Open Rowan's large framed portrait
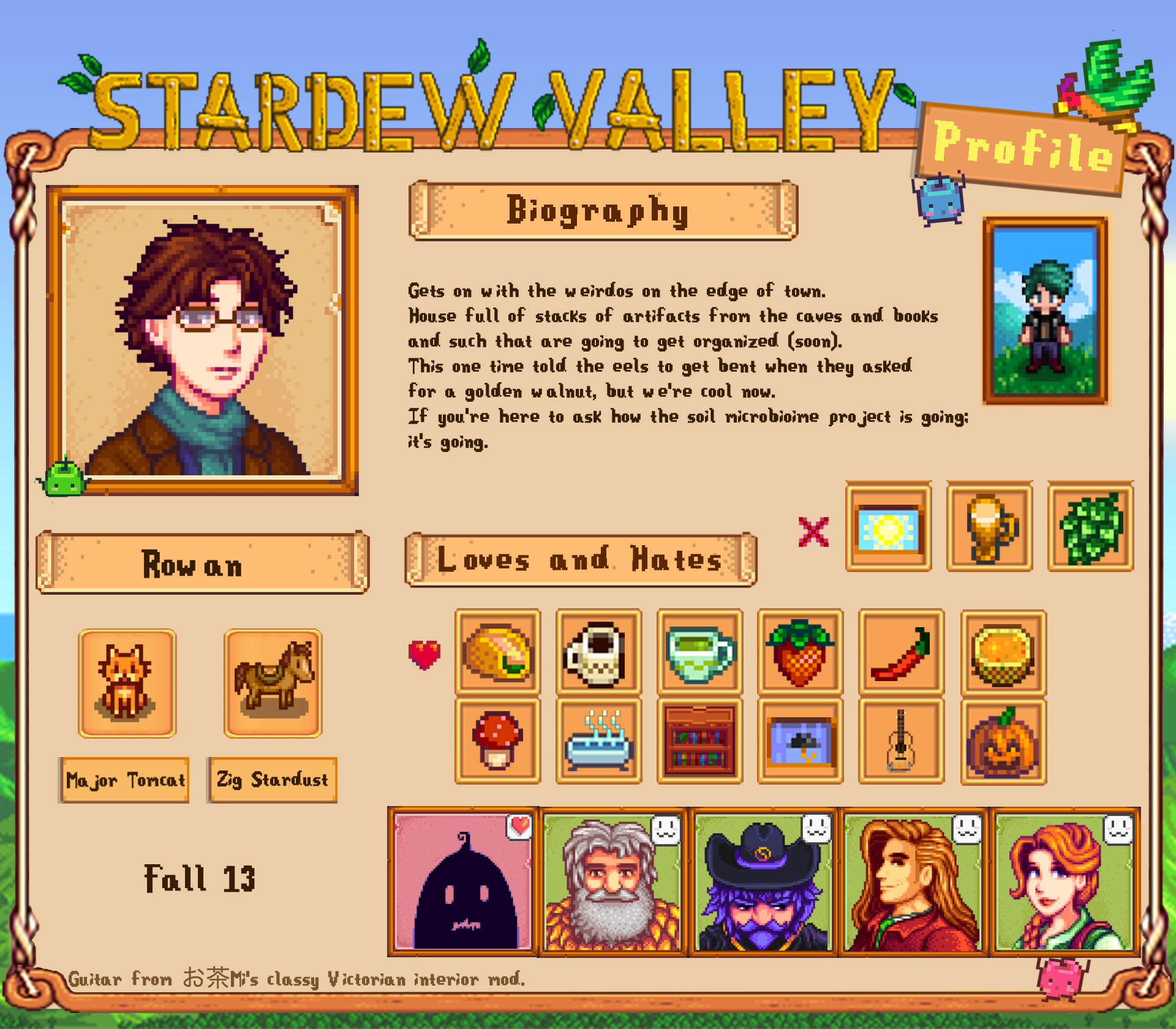The image size is (1176, 1029). 202,340
